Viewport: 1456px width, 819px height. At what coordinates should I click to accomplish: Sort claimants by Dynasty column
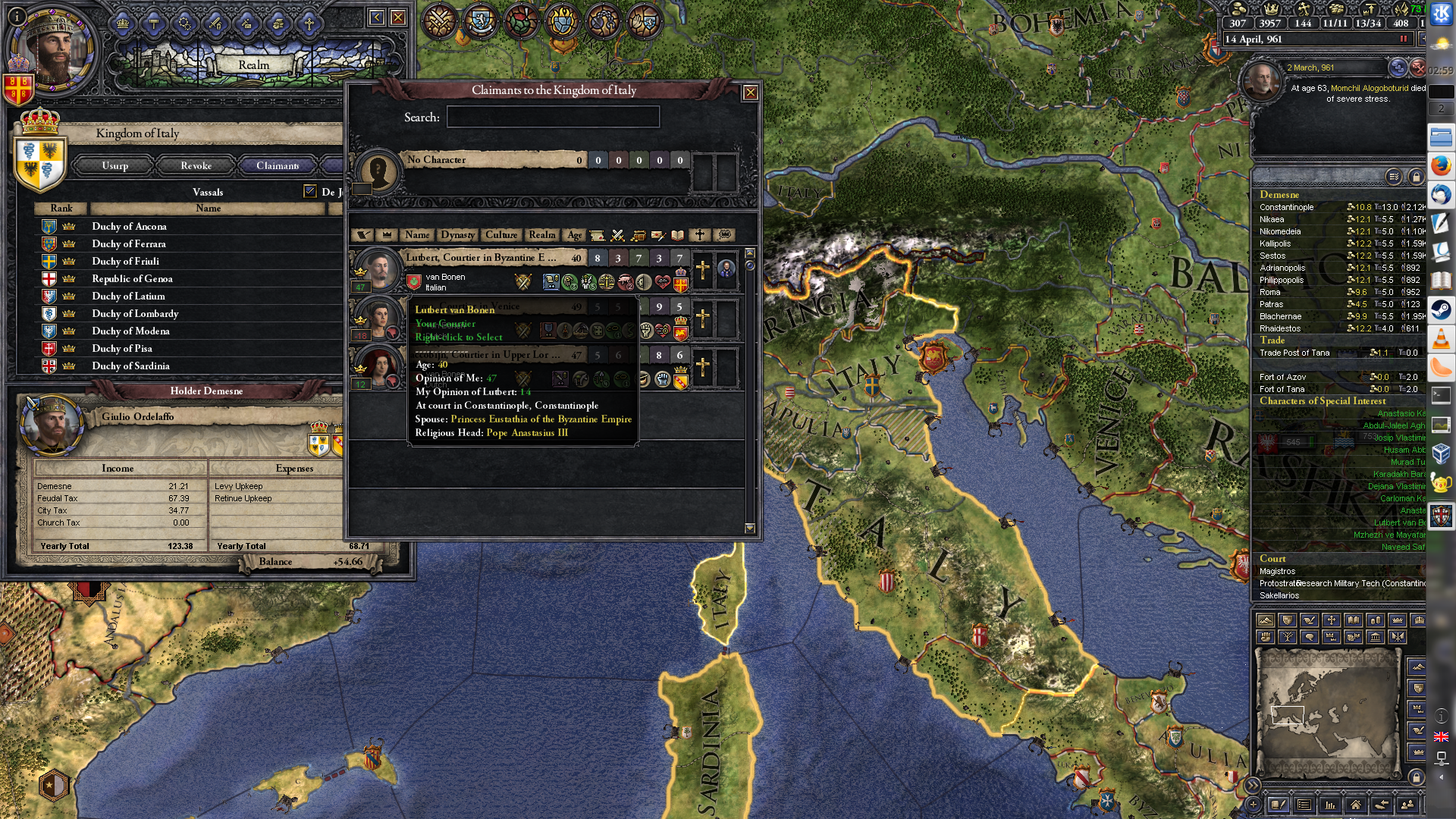click(457, 235)
